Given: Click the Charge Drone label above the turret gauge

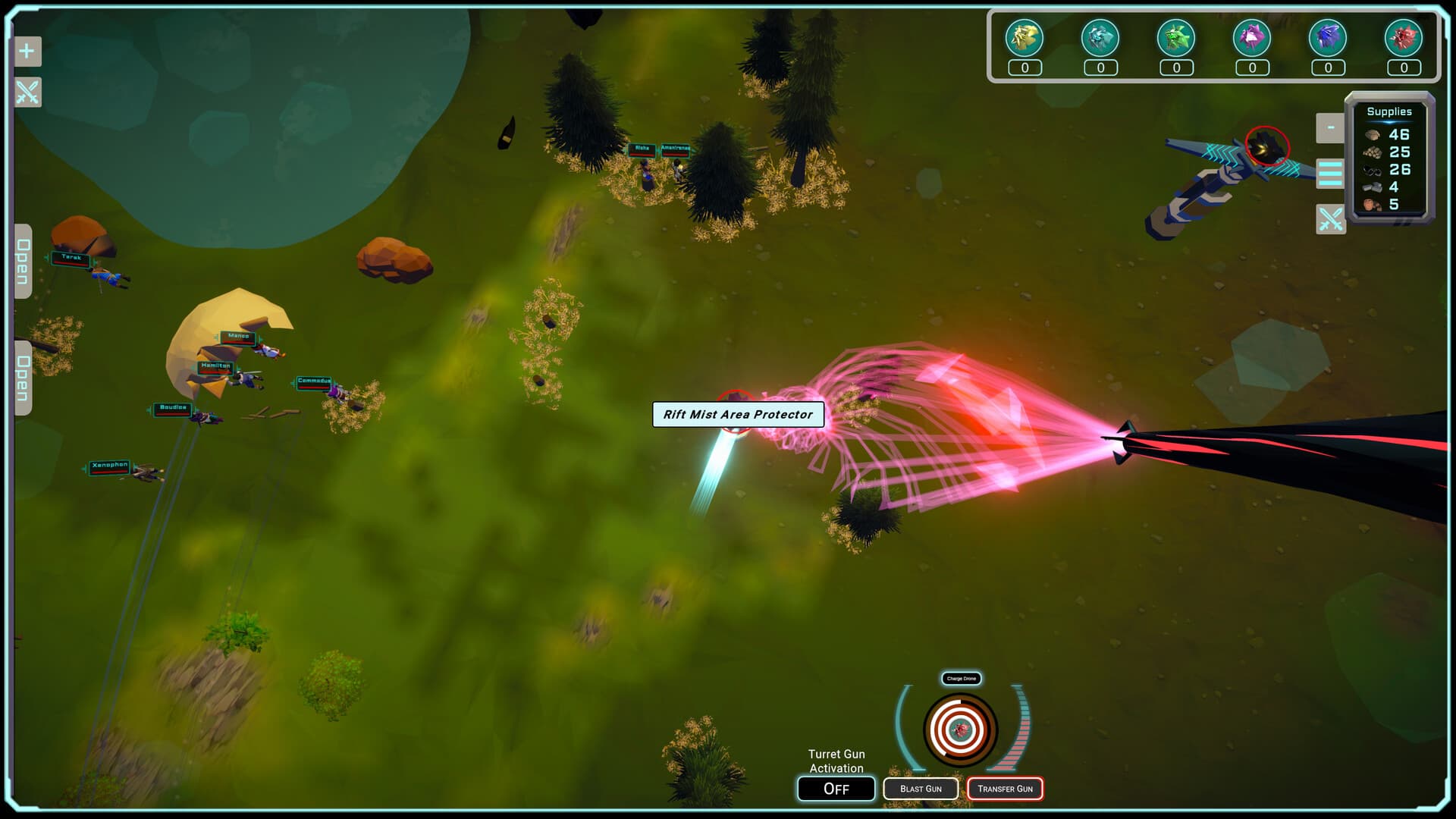Looking at the screenshot, I should click(961, 679).
